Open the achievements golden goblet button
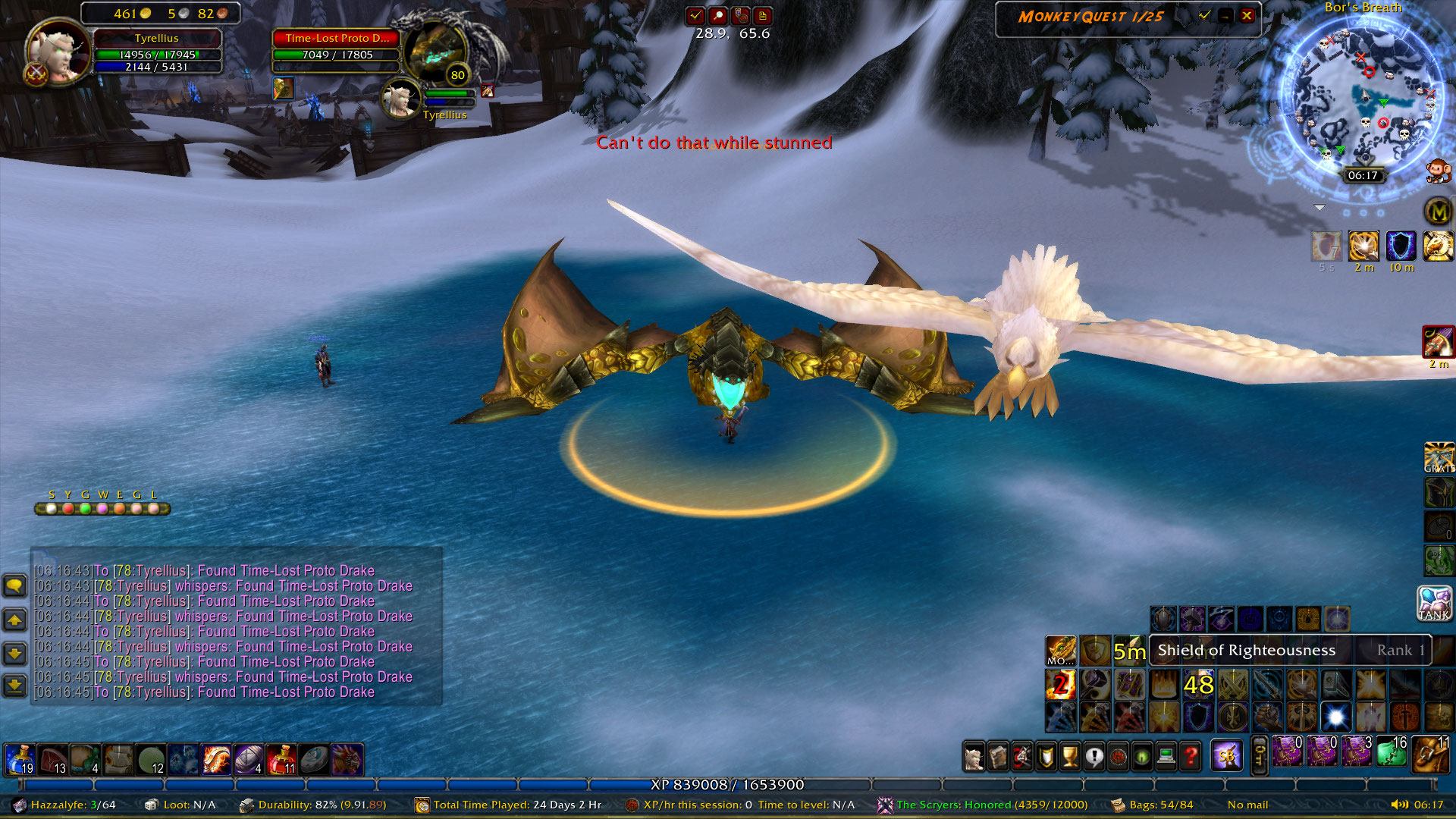Image resolution: width=1456 pixels, height=819 pixels. tap(1069, 756)
